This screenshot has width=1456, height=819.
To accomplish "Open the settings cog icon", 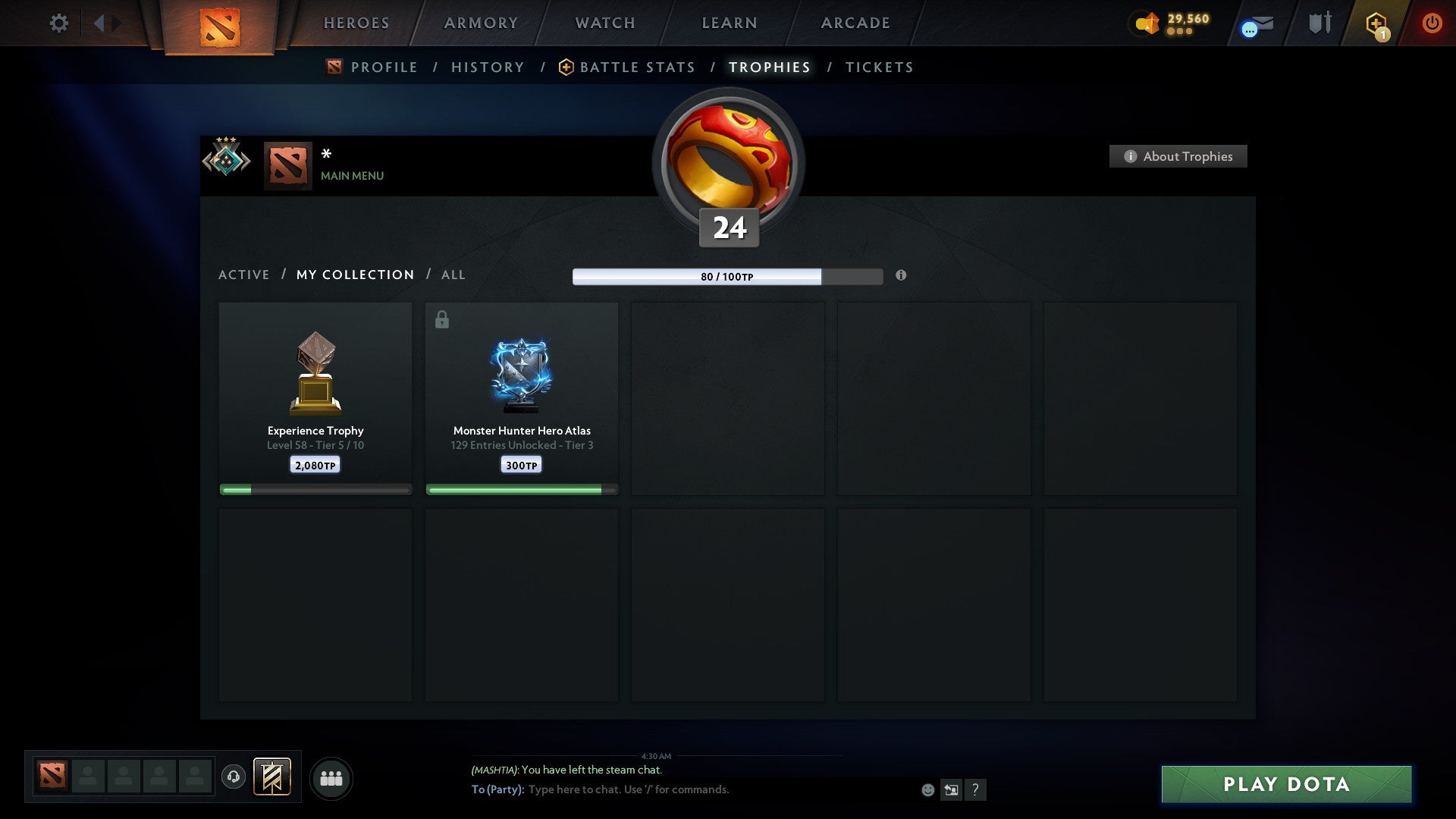I will coord(59,23).
